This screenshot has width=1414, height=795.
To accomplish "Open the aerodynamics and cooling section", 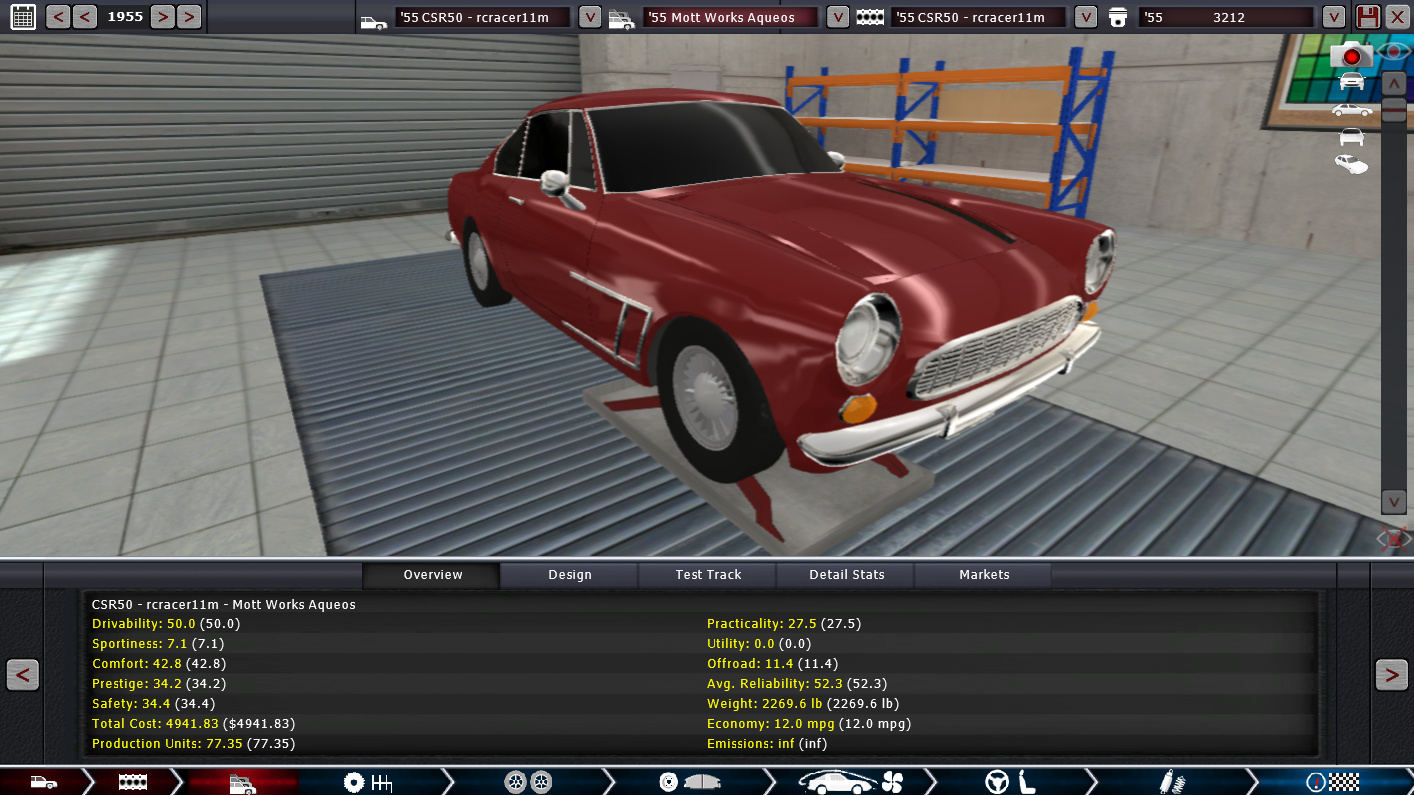I will 851,782.
